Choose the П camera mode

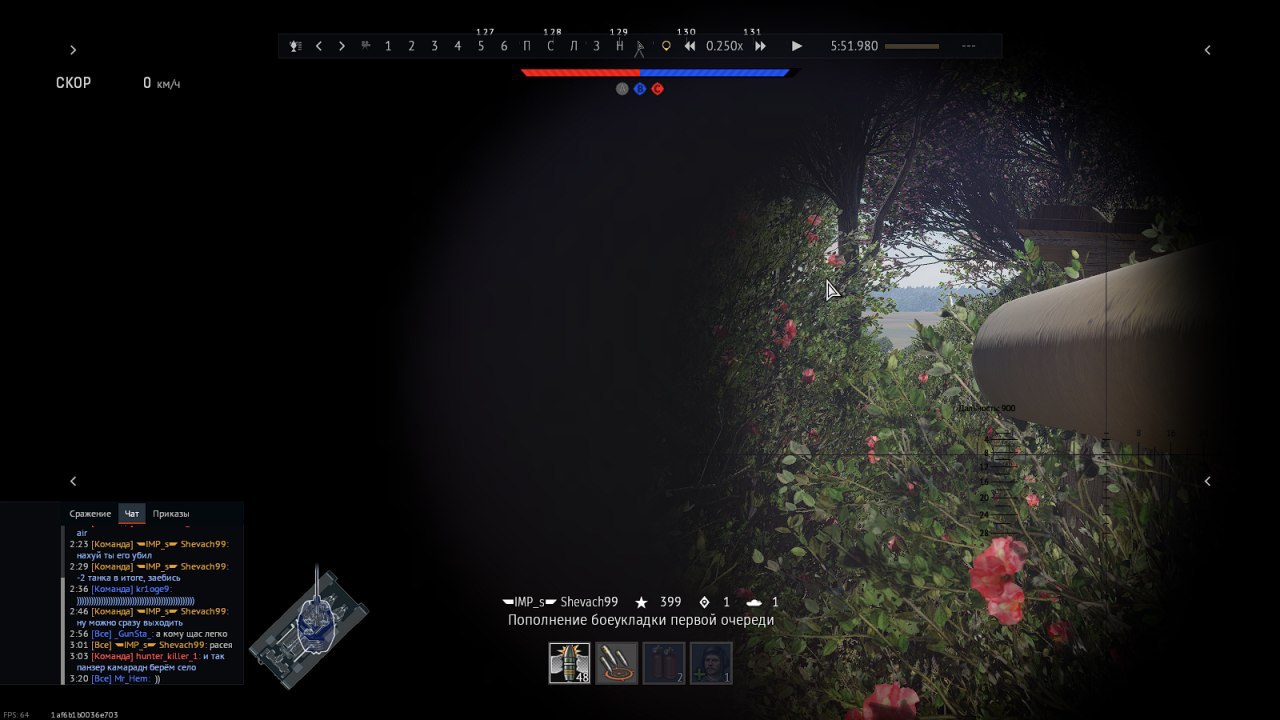(x=527, y=46)
